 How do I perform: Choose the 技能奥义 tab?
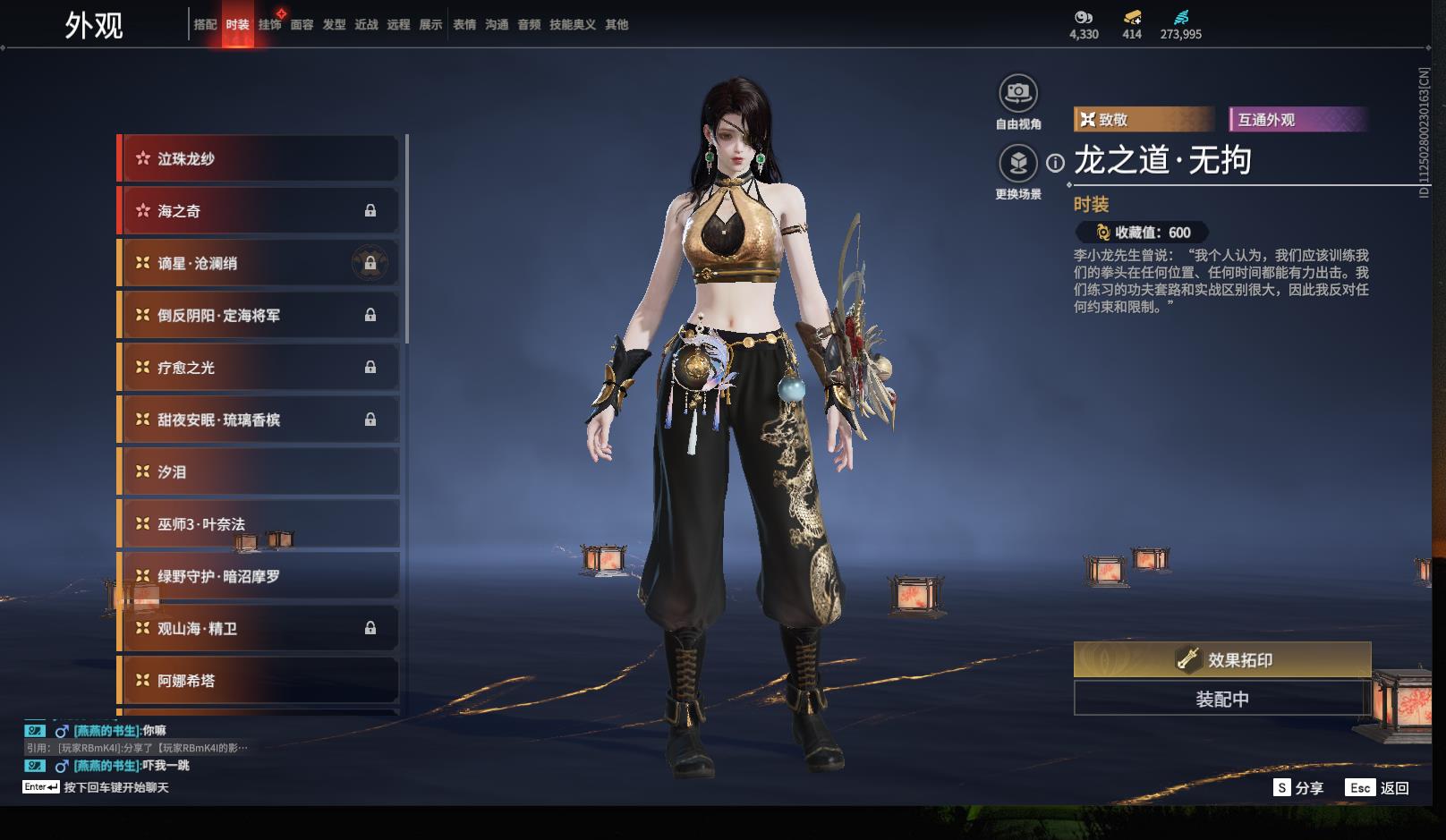click(572, 25)
